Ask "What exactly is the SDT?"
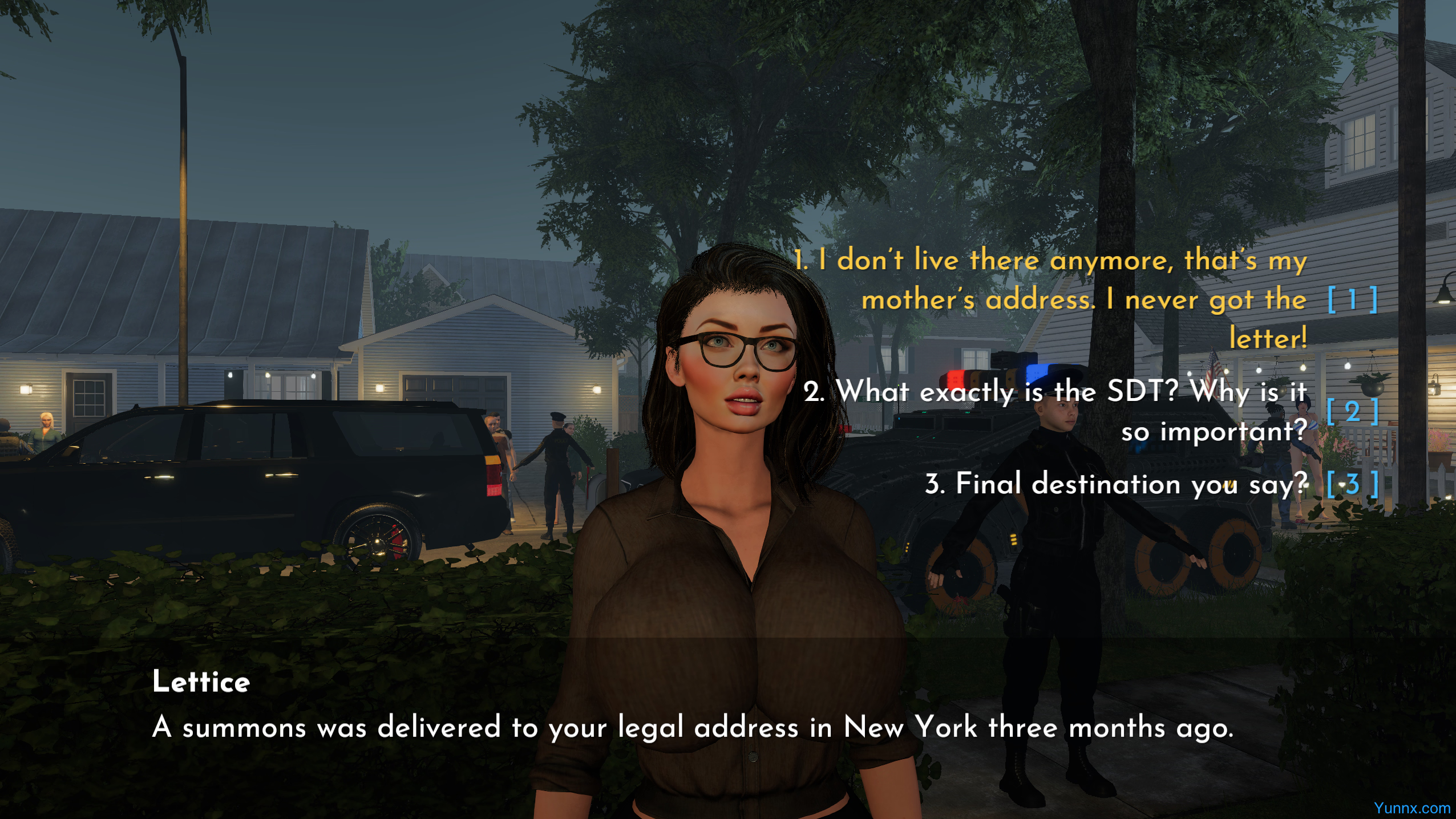Viewport: 1456px width, 819px height. (x=1054, y=411)
